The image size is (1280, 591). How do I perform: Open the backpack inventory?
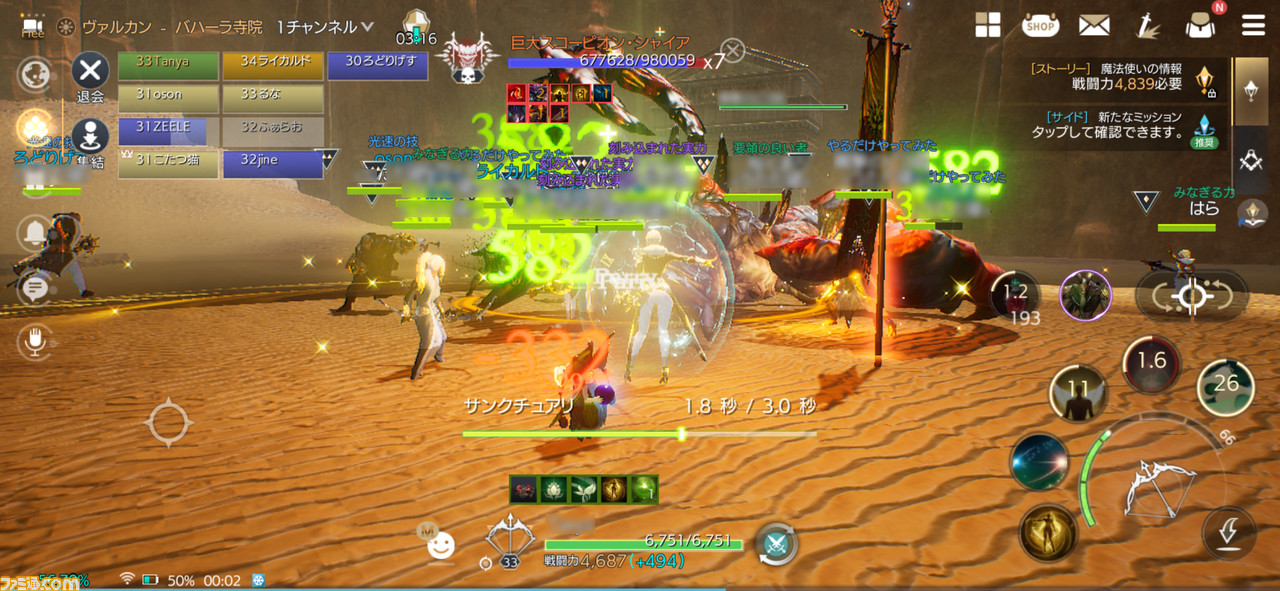[1200, 26]
